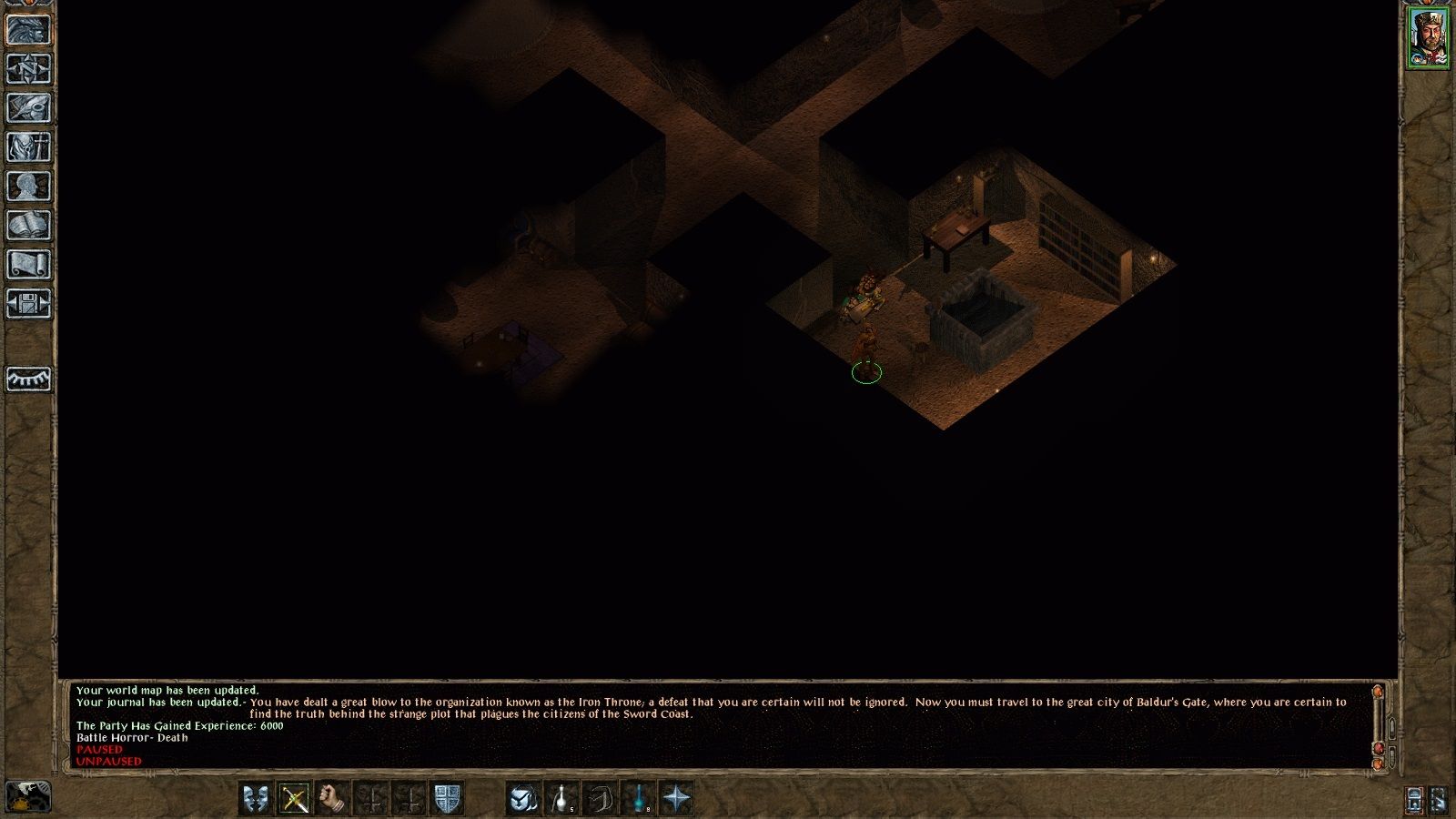Open special abilities with the star icon

point(677,799)
